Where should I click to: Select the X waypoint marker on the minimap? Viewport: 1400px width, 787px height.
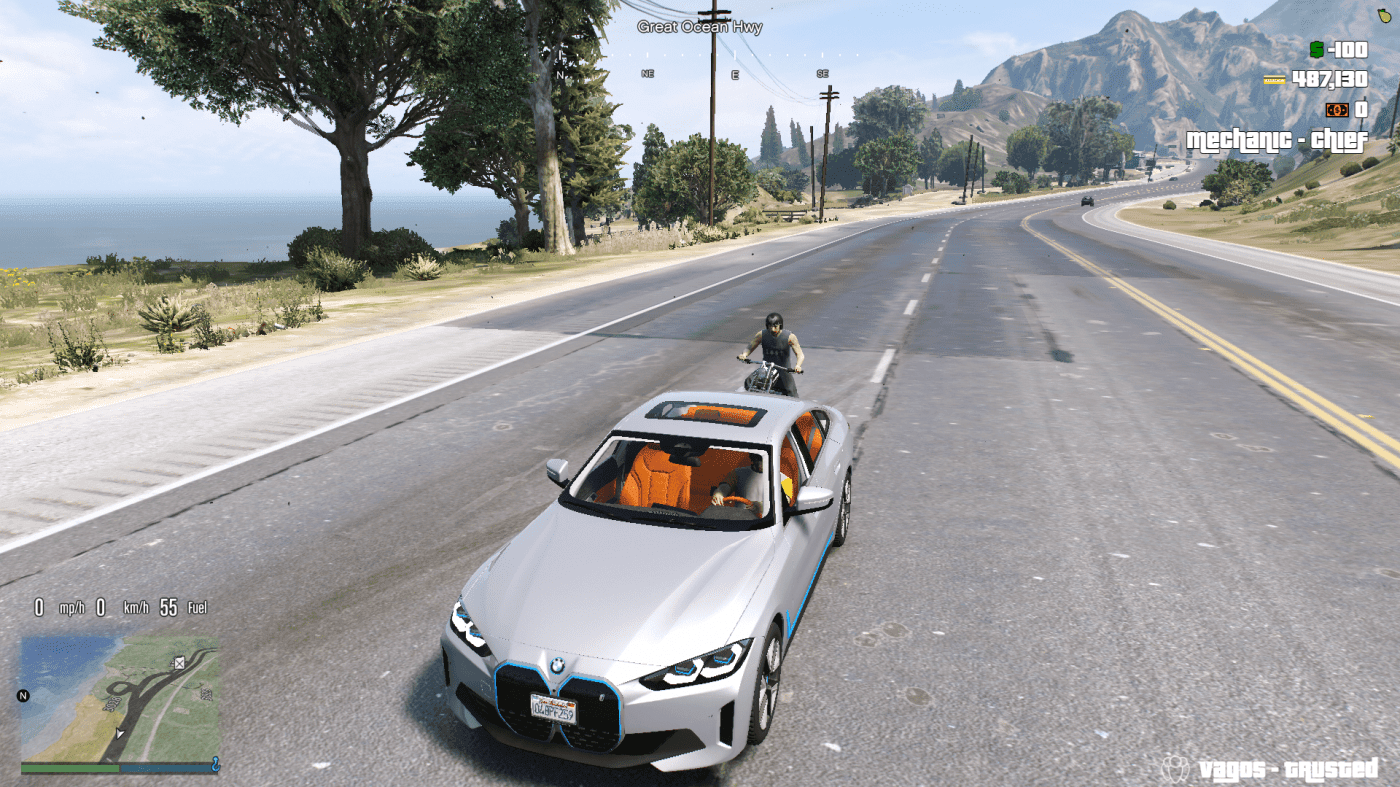179,664
